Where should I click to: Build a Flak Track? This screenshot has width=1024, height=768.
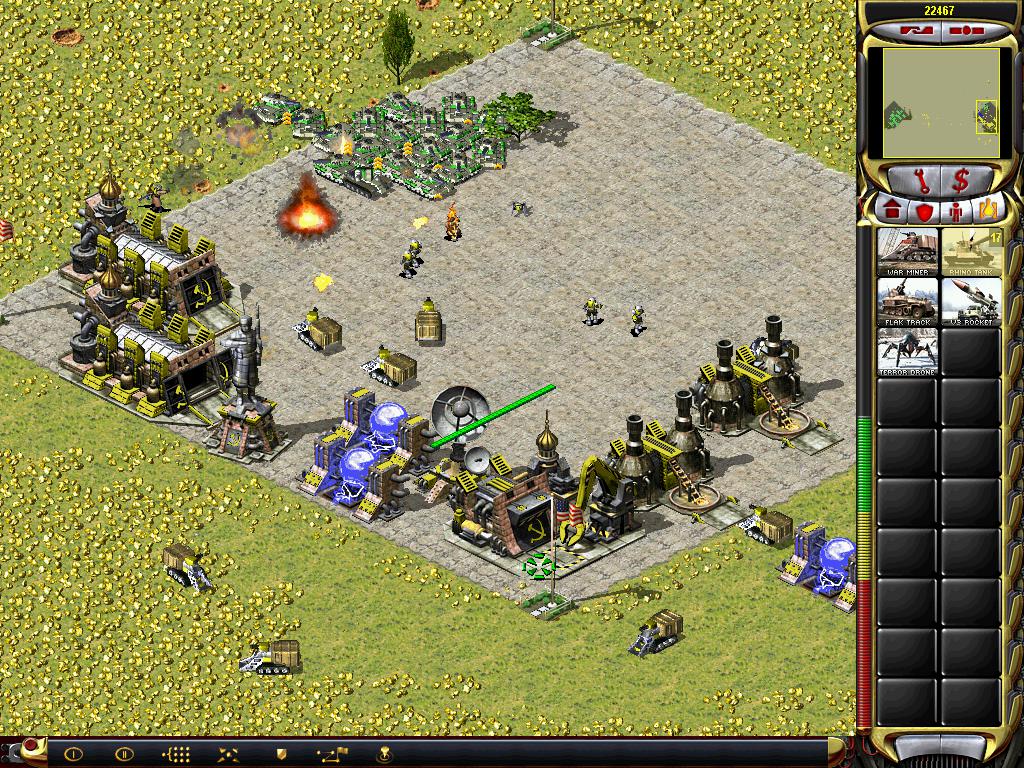point(908,302)
